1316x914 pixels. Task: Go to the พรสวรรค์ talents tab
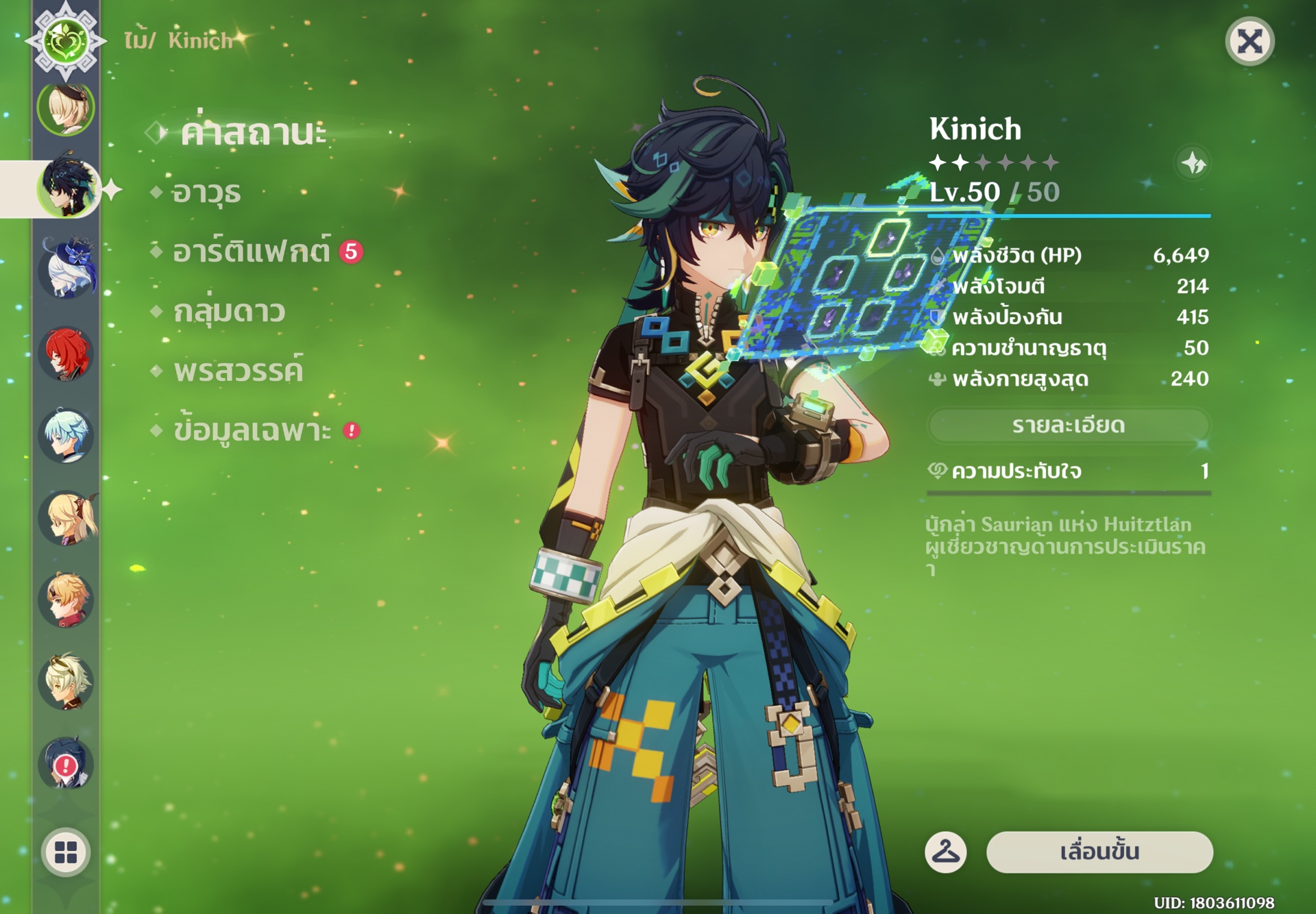[238, 371]
